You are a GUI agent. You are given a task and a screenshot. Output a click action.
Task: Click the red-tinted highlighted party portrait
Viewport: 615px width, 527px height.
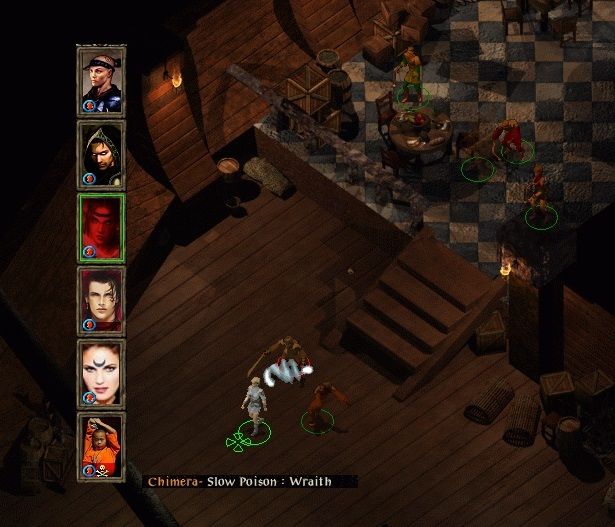101,228
